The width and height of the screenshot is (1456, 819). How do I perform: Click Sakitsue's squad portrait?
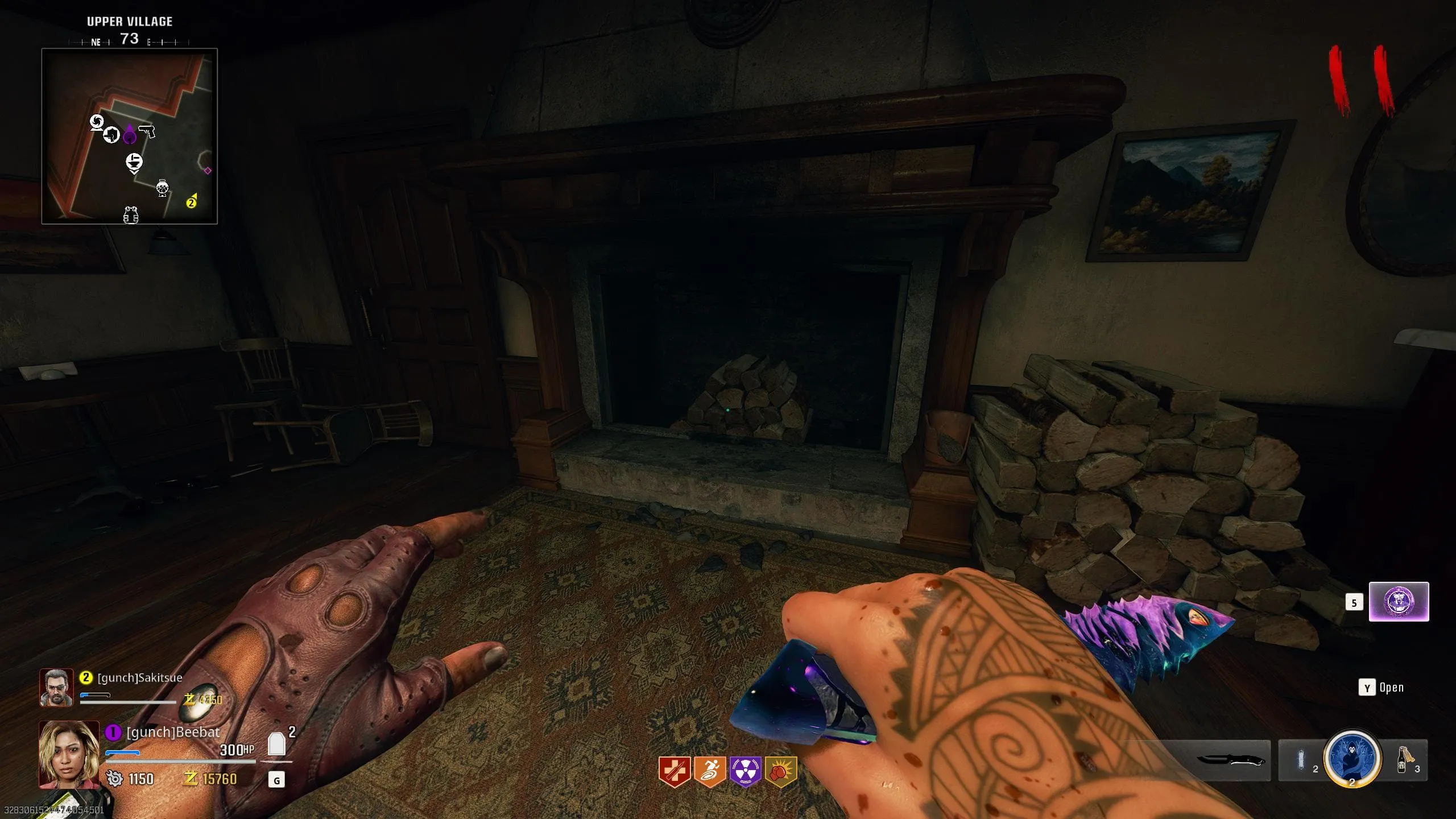56,687
